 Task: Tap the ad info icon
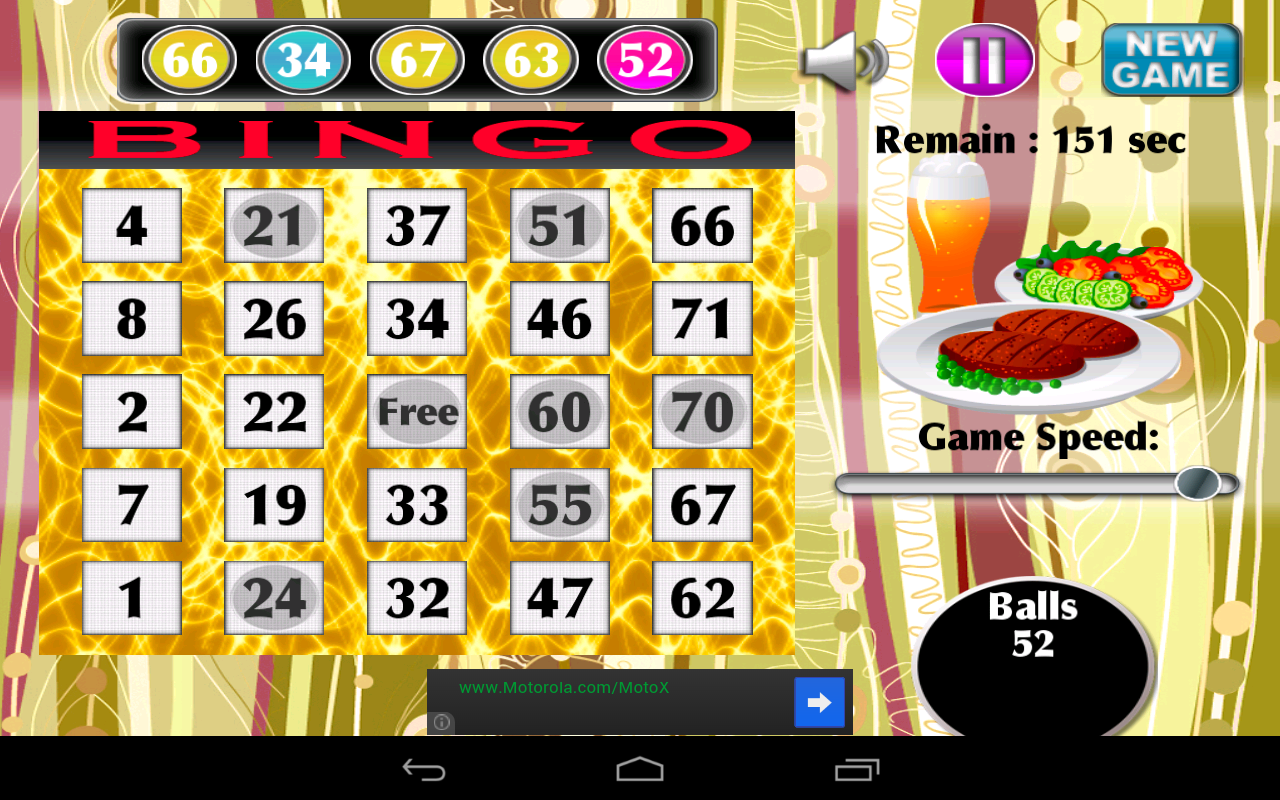tap(440, 723)
